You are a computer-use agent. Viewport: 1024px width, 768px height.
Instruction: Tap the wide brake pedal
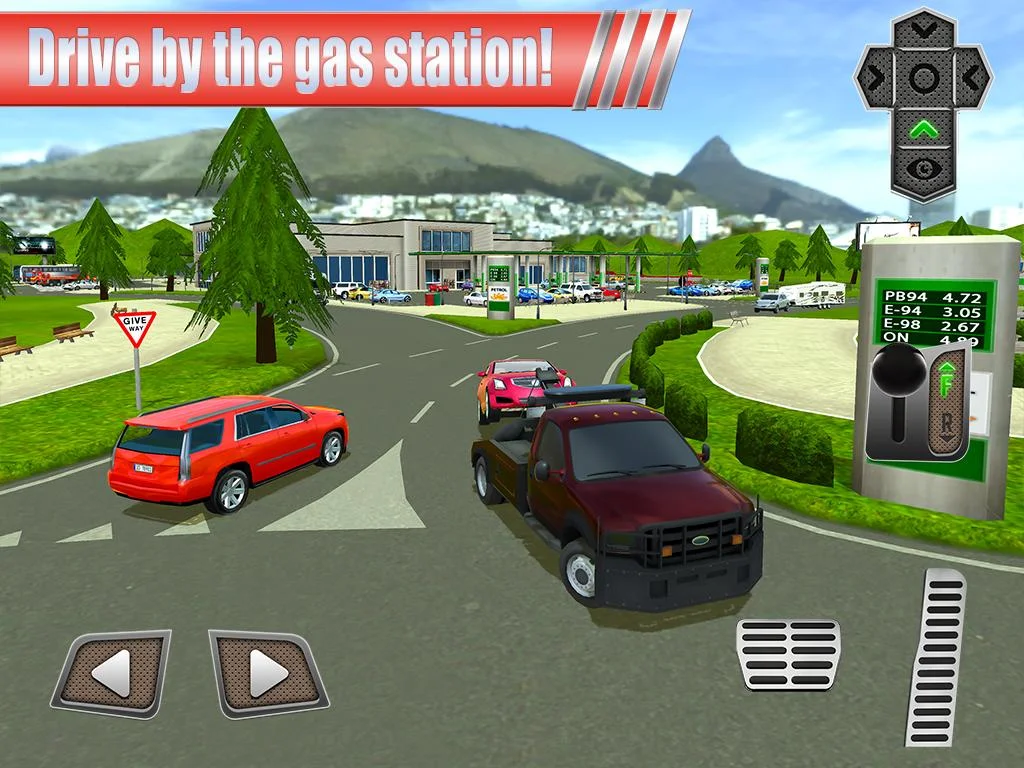[788, 653]
